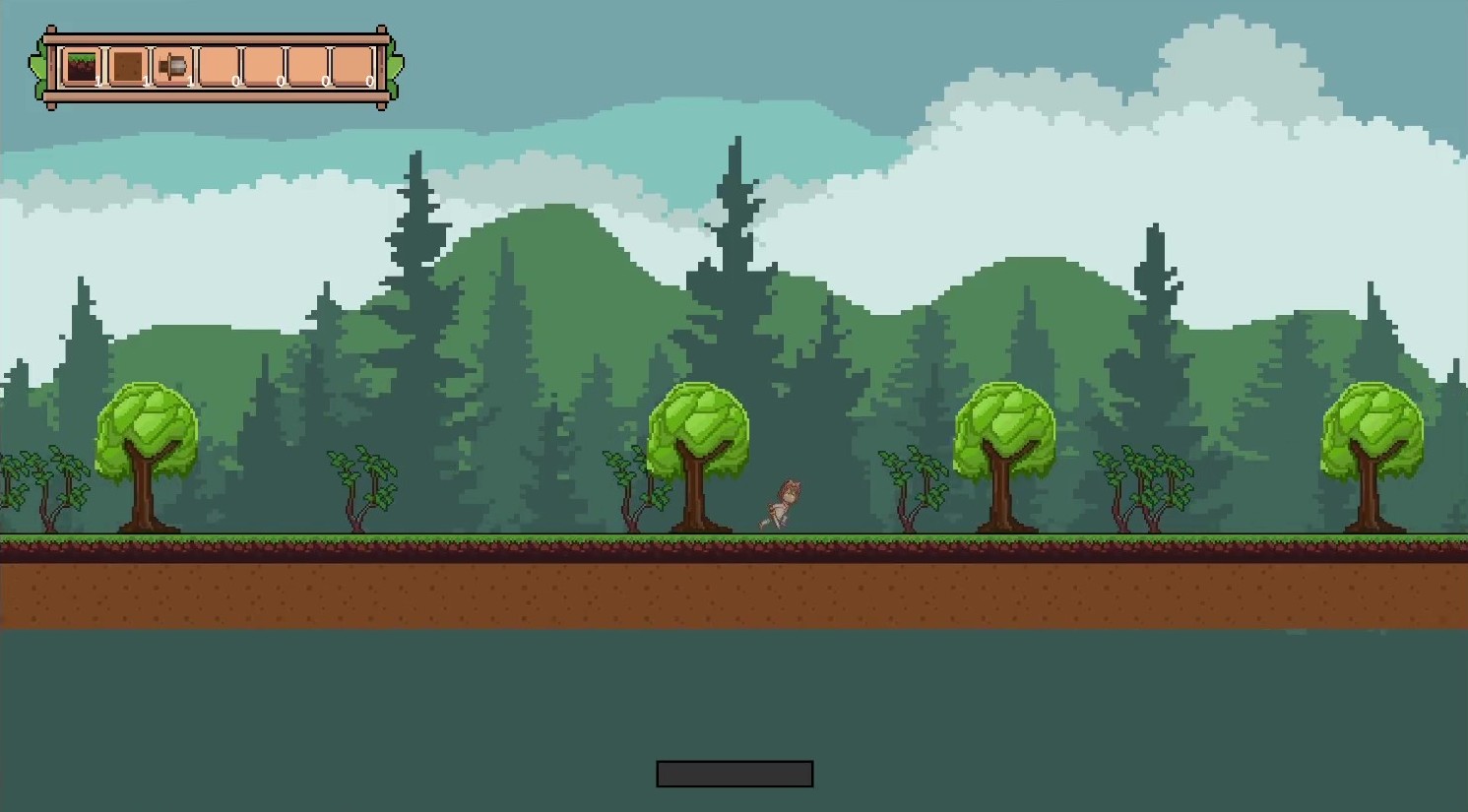Viewport: 1468px width, 812px height.
Task: Choose the hammer tool in the hotbar
Action: pos(173,67)
